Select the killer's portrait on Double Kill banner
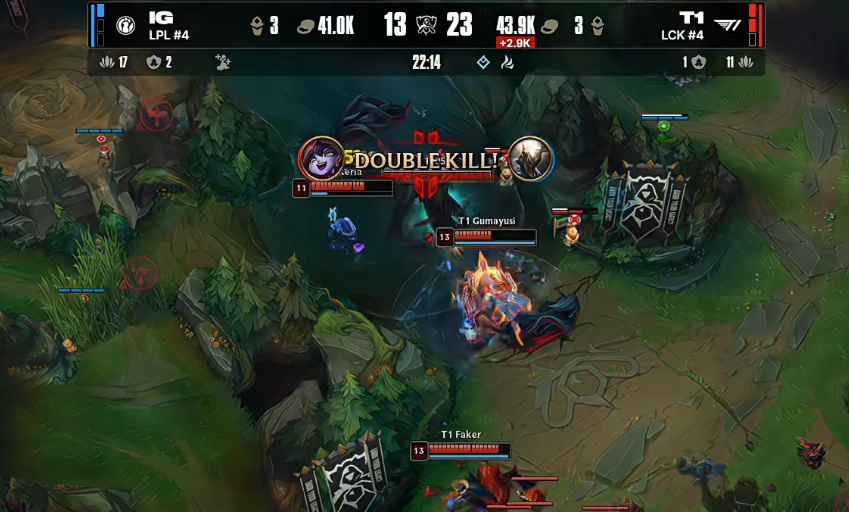849x512 pixels. 321,158
